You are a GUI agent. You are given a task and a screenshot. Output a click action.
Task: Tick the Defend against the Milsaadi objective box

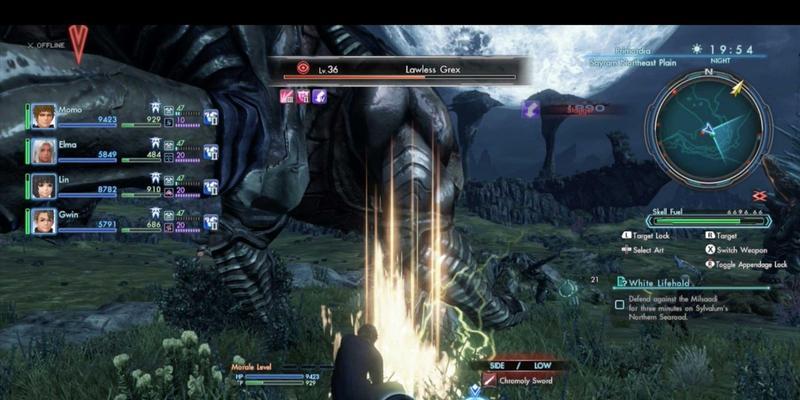click(x=620, y=304)
